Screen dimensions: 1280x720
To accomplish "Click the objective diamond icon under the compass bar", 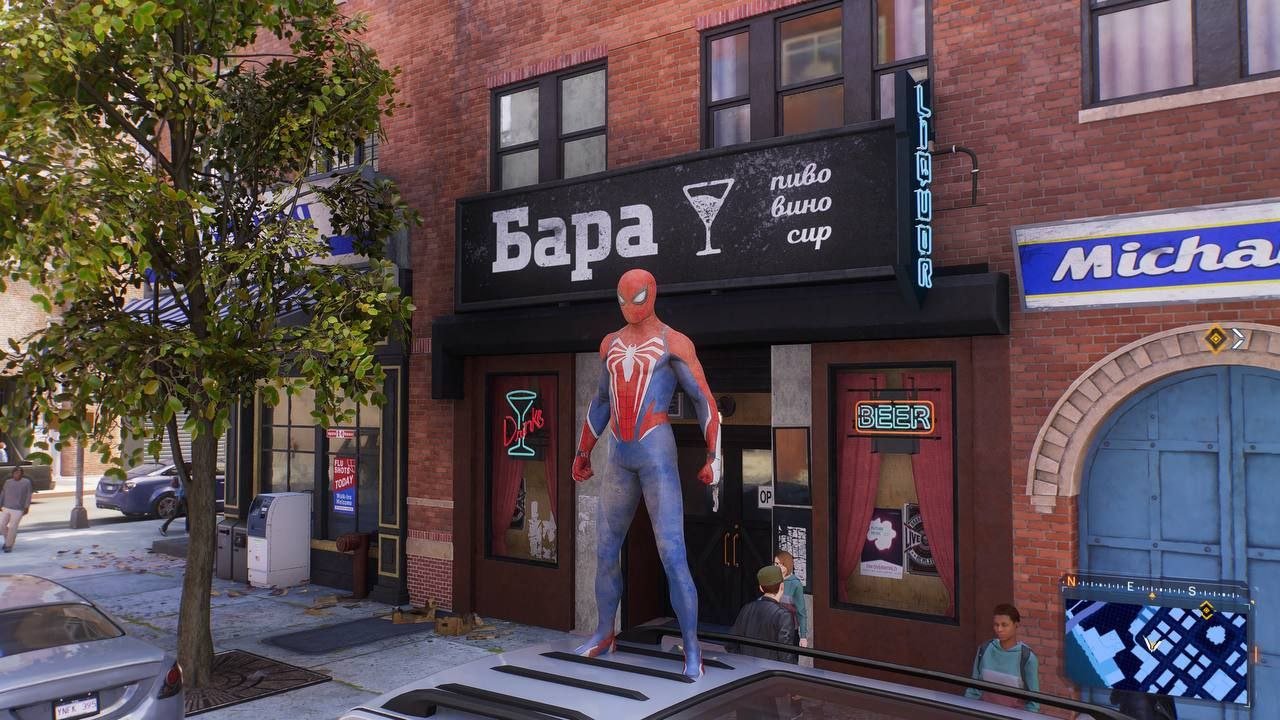I will pos(1152,594).
